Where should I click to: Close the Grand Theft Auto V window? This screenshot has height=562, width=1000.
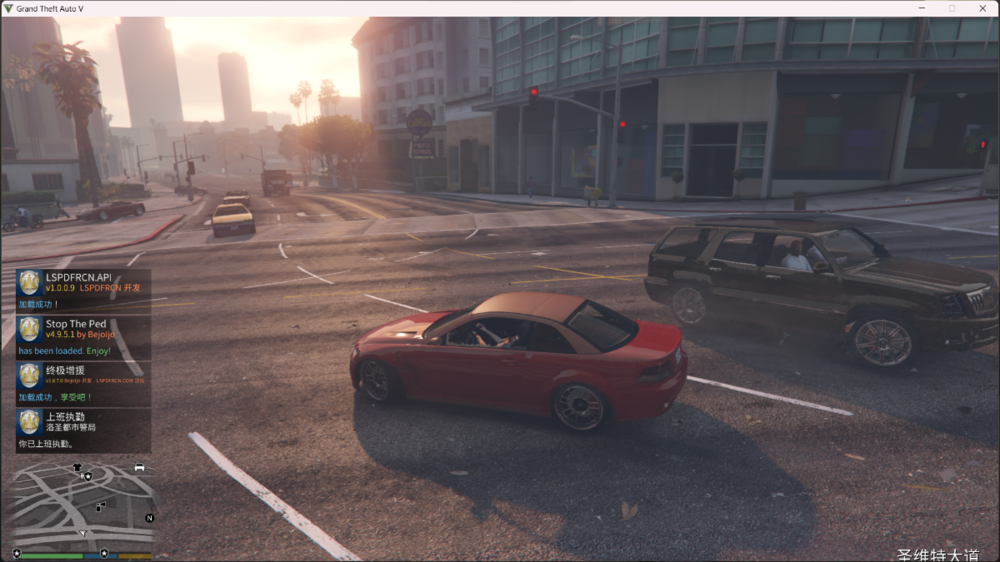[x=982, y=8]
